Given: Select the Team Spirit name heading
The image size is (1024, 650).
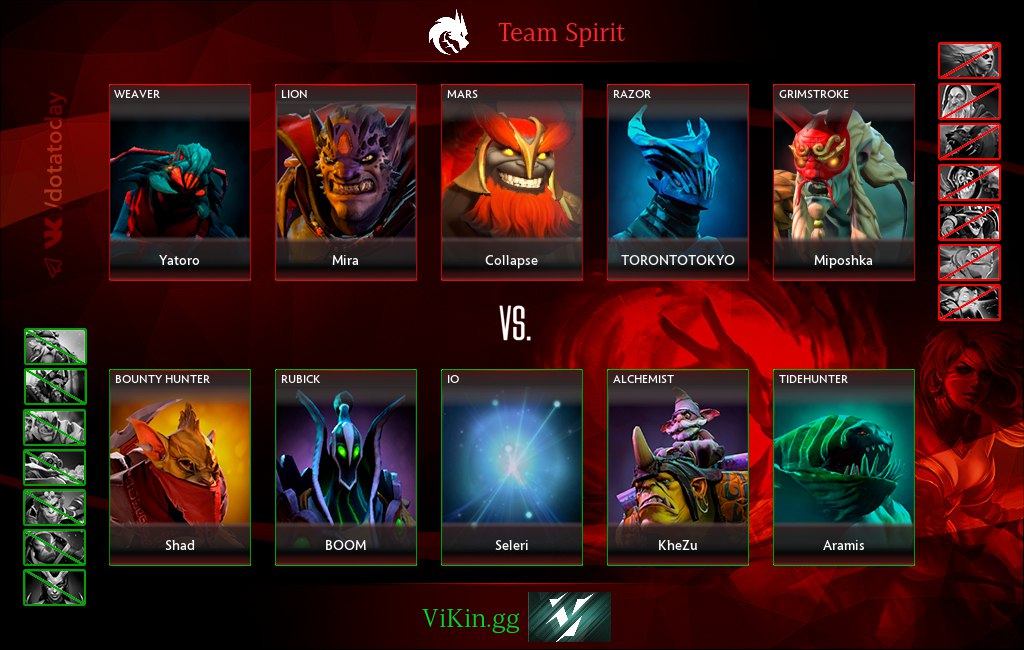Looking at the screenshot, I should tap(561, 33).
